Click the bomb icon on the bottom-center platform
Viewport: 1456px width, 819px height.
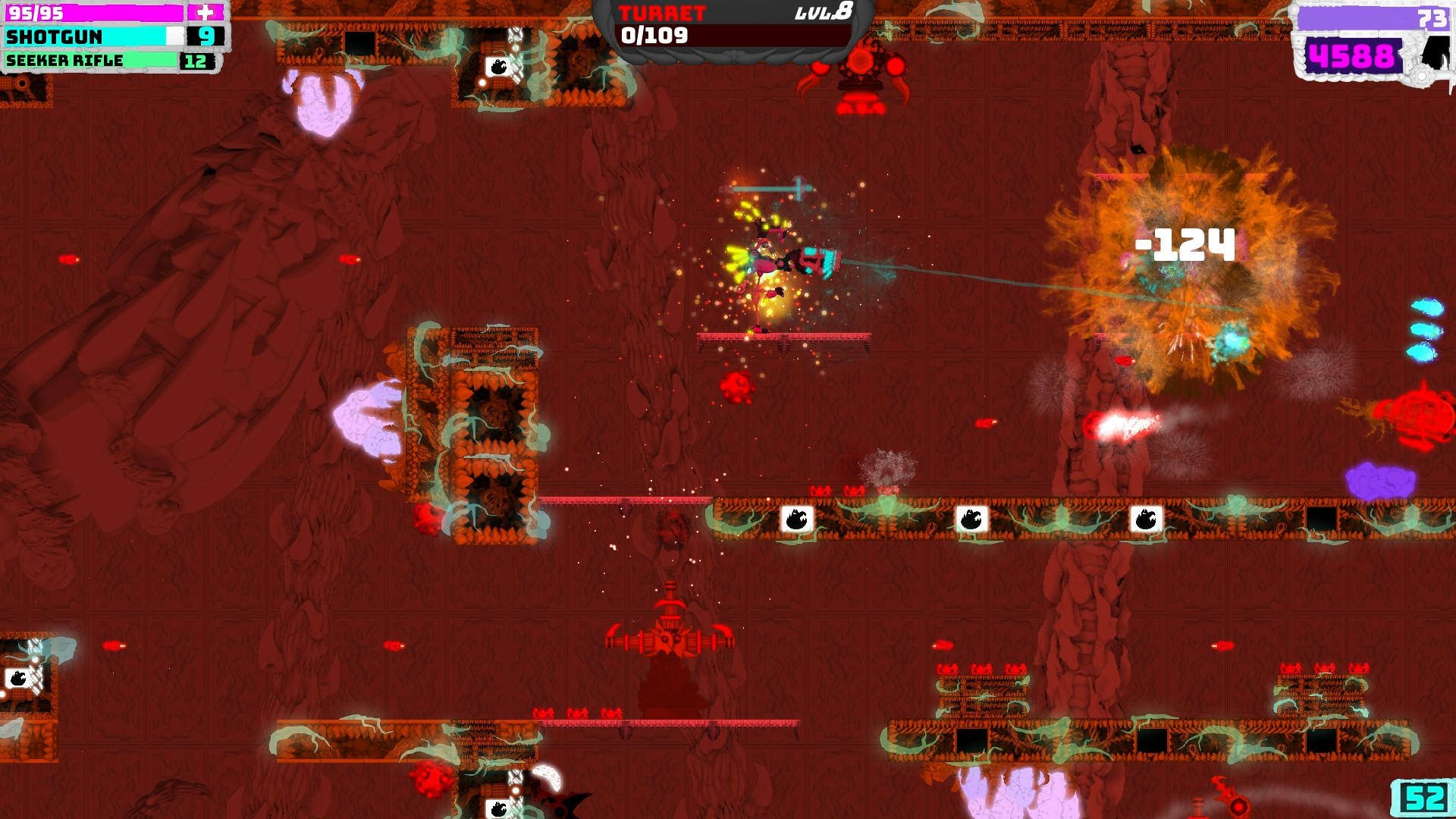click(x=497, y=808)
